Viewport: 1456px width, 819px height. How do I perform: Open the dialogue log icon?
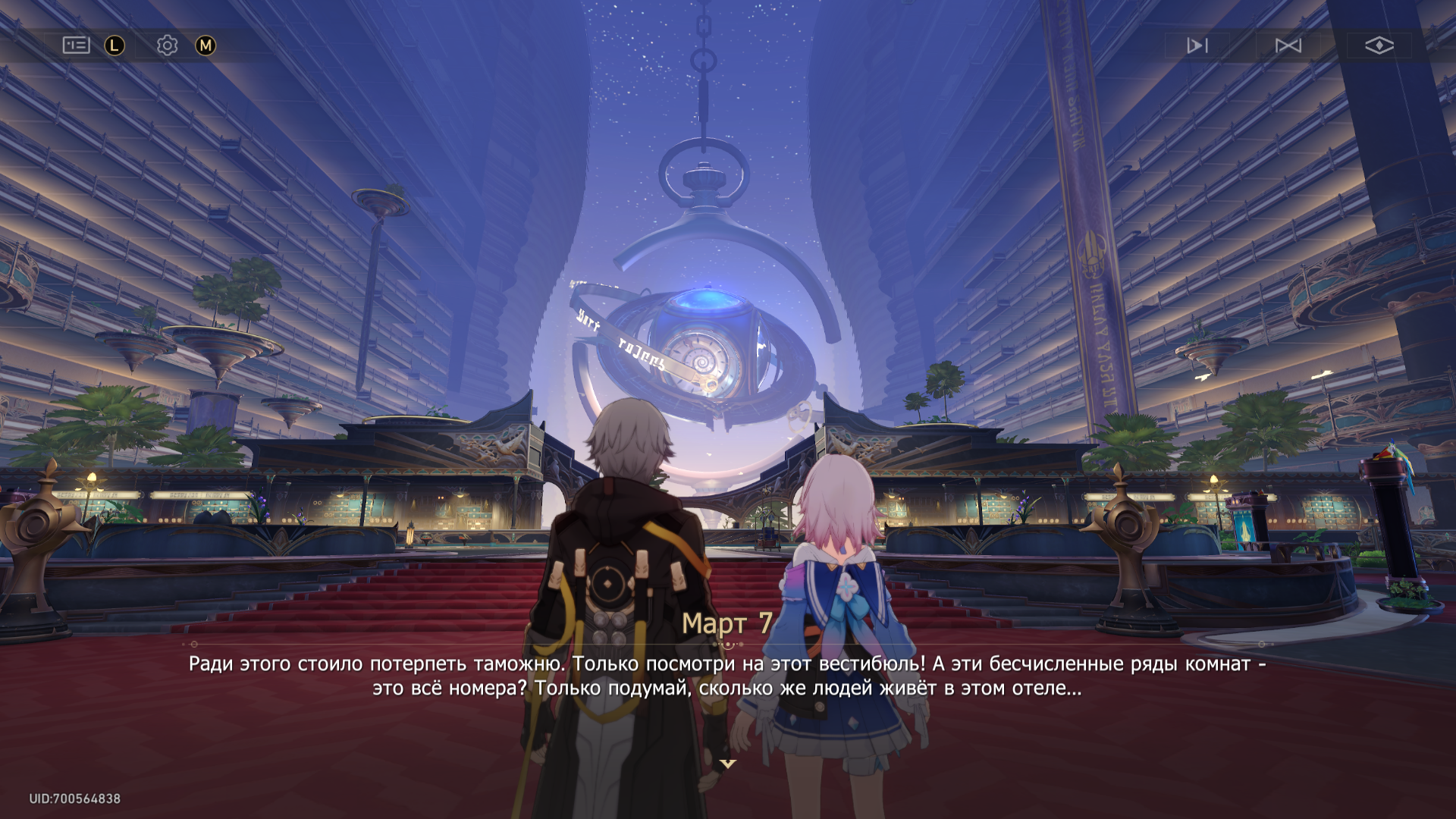click(x=76, y=45)
